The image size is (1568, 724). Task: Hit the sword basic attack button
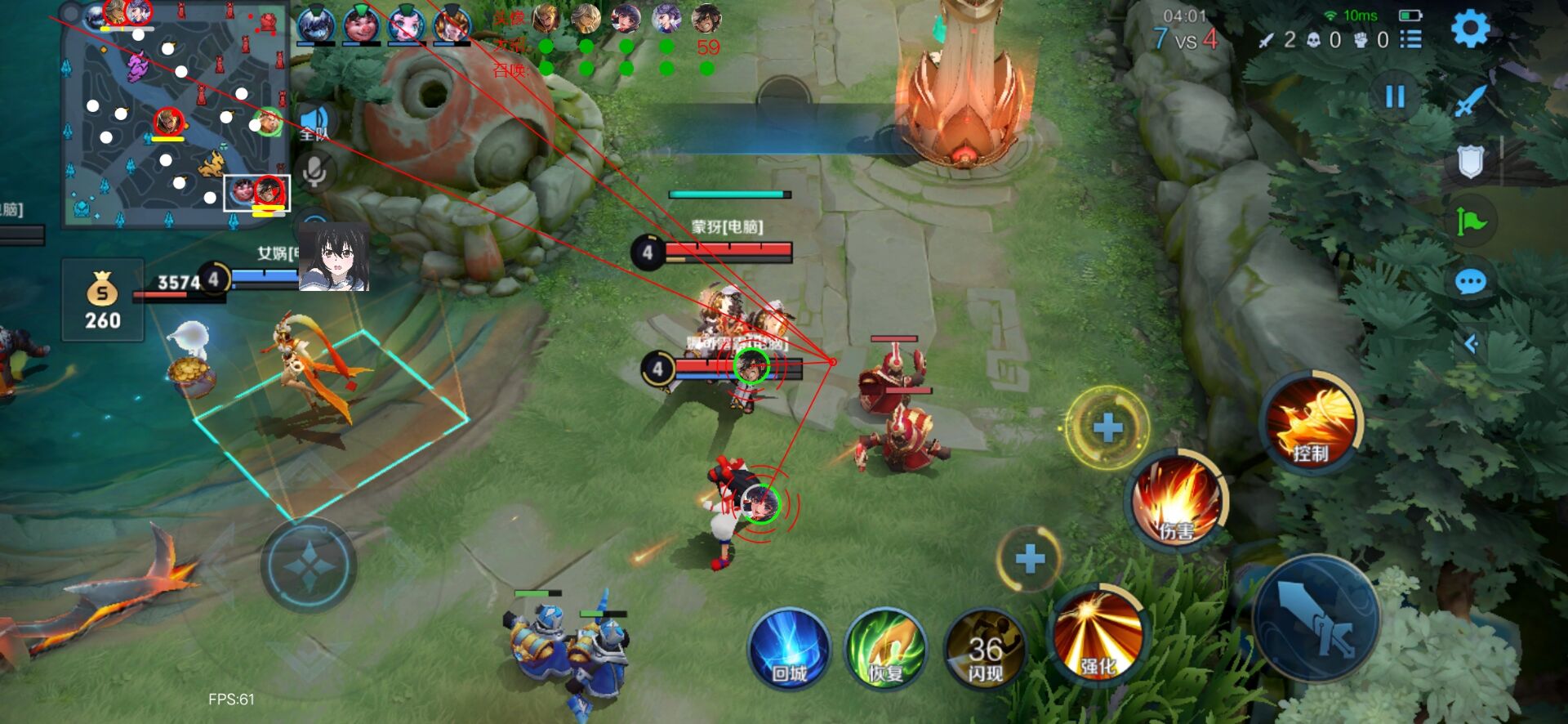click(1316, 619)
